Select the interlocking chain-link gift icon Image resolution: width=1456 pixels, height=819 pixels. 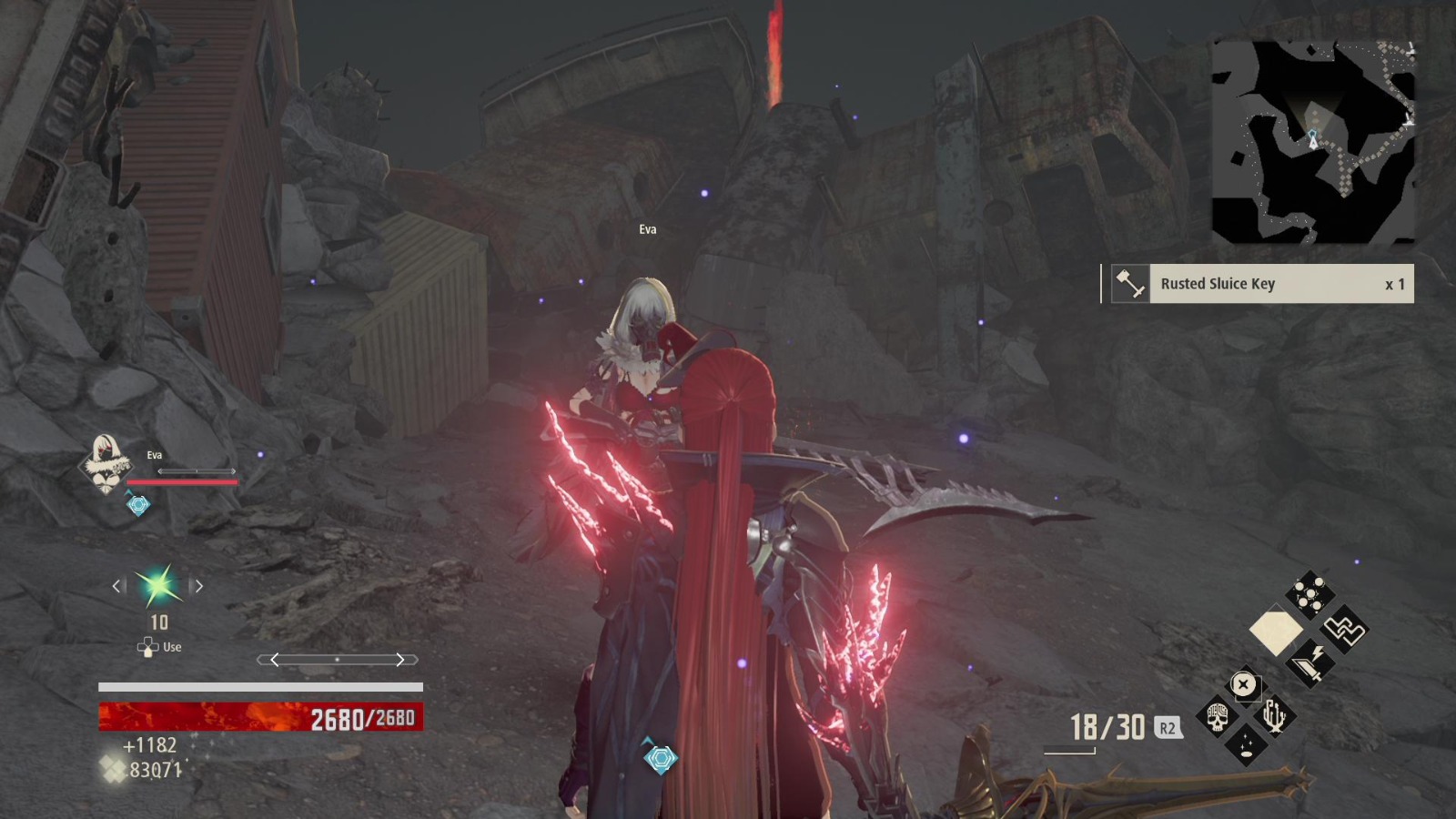1344,631
